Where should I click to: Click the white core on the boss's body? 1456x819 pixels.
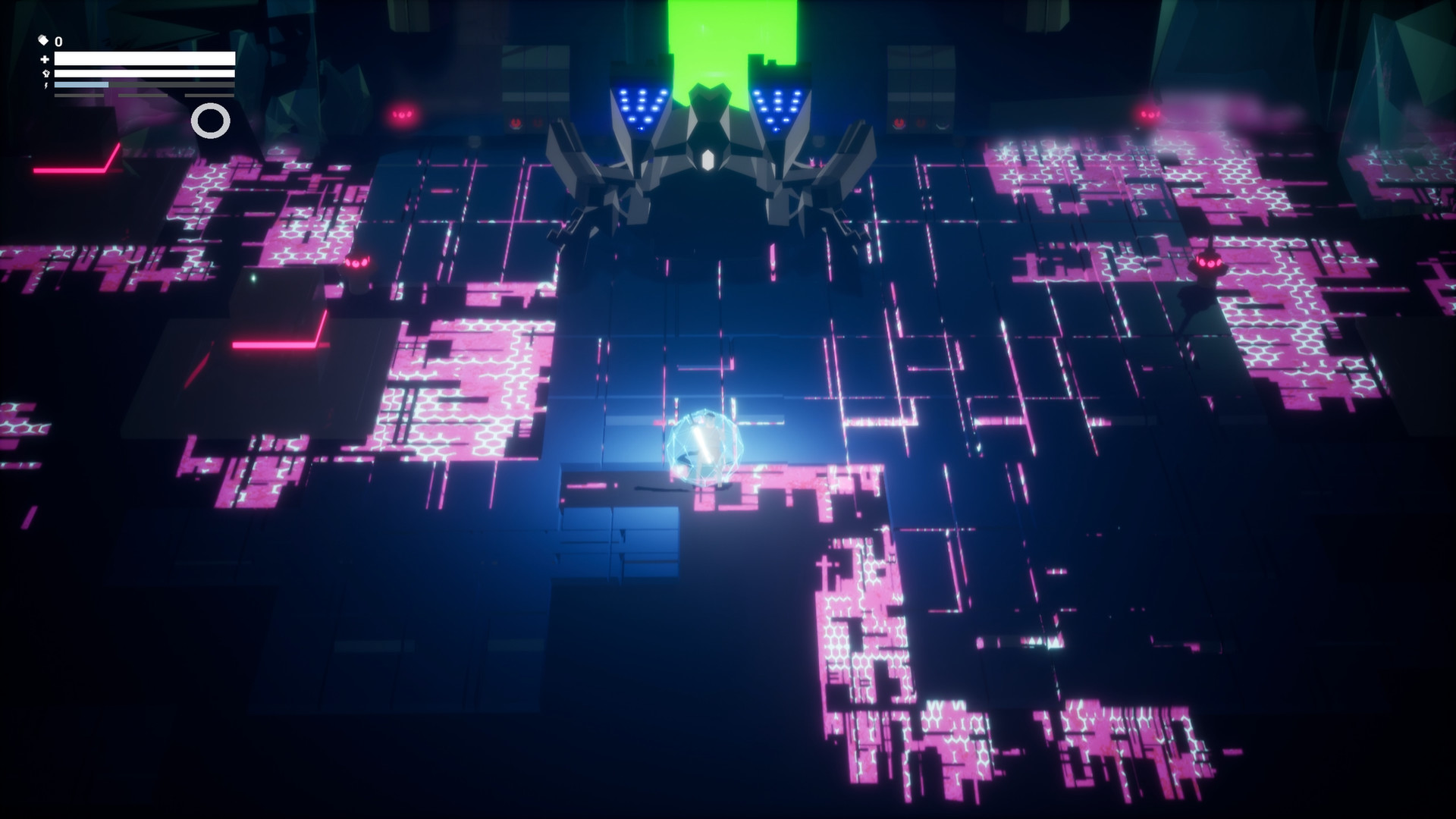[708, 158]
